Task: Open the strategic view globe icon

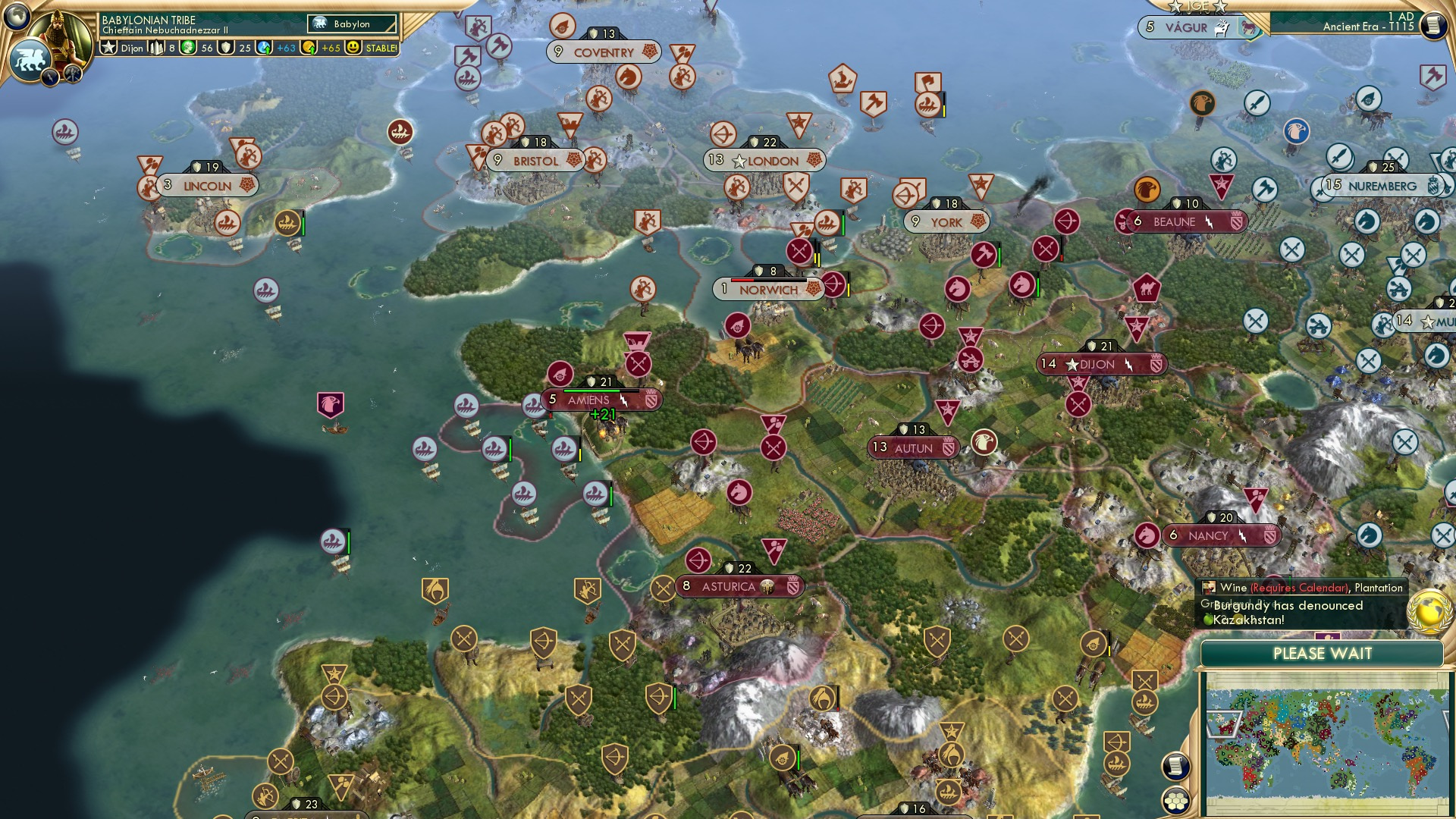Action: click(x=18, y=17)
